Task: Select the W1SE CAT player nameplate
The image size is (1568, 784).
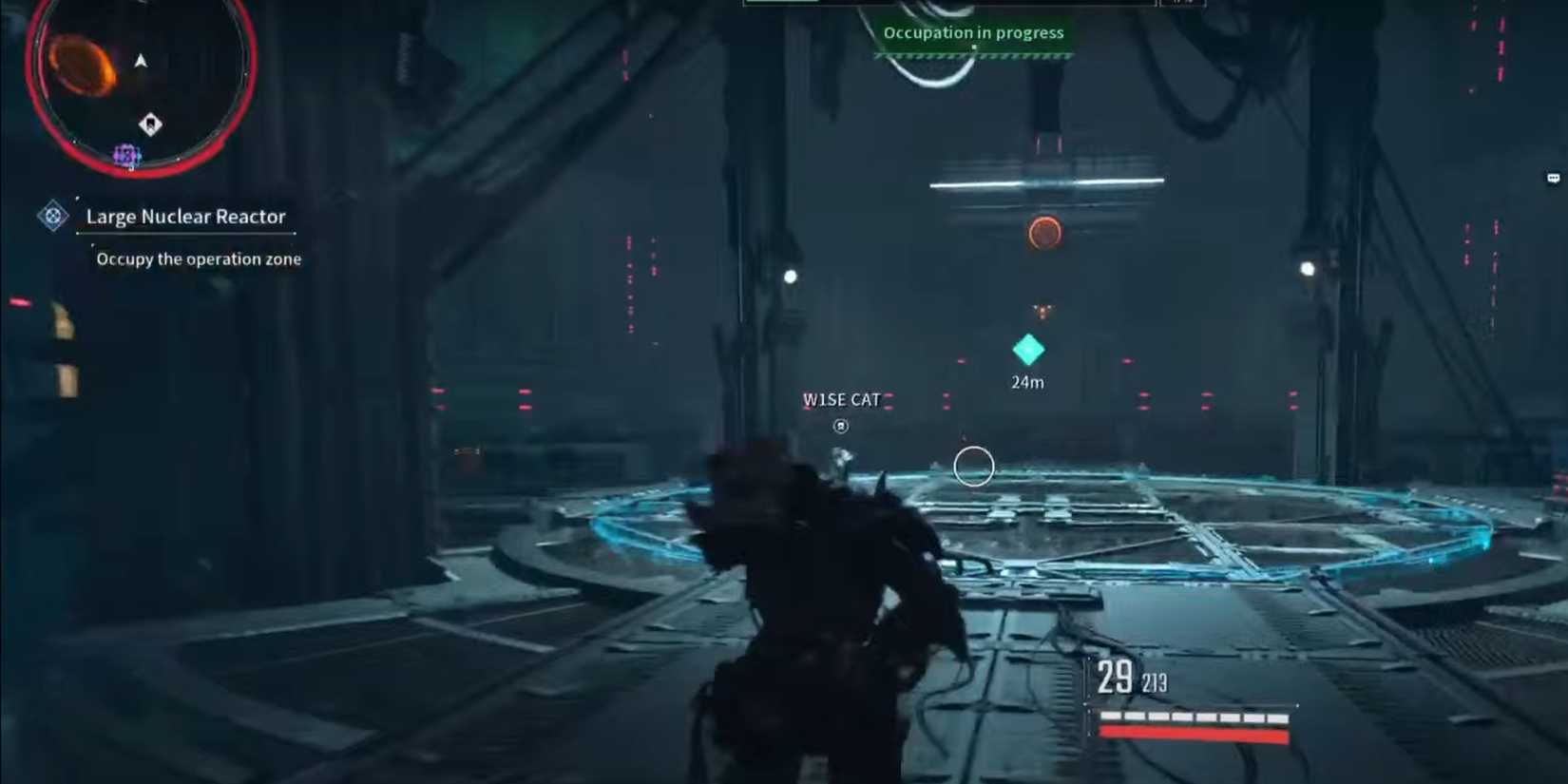Action: click(841, 399)
